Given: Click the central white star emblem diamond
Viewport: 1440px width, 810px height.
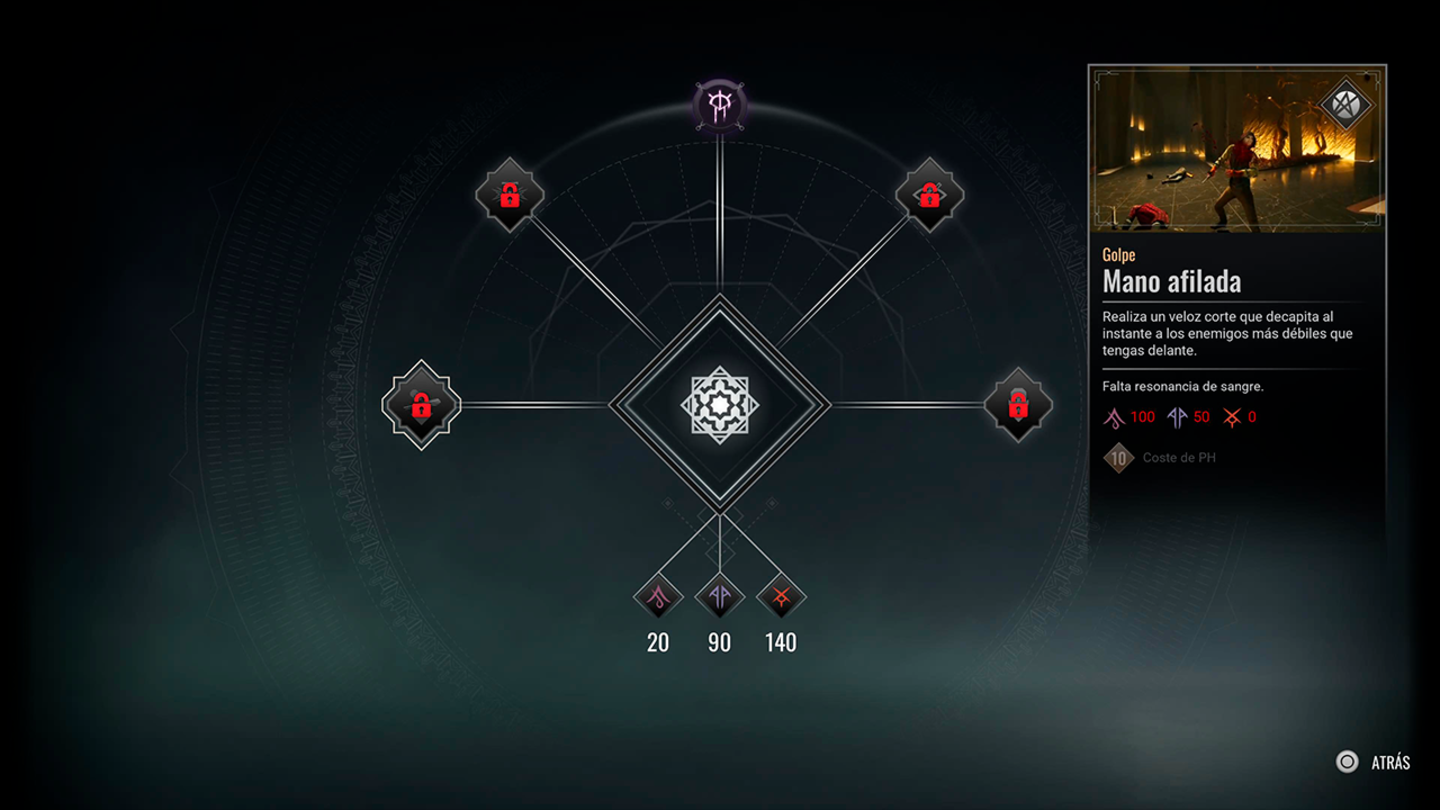Looking at the screenshot, I should pyautogui.click(x=720, y=405).
